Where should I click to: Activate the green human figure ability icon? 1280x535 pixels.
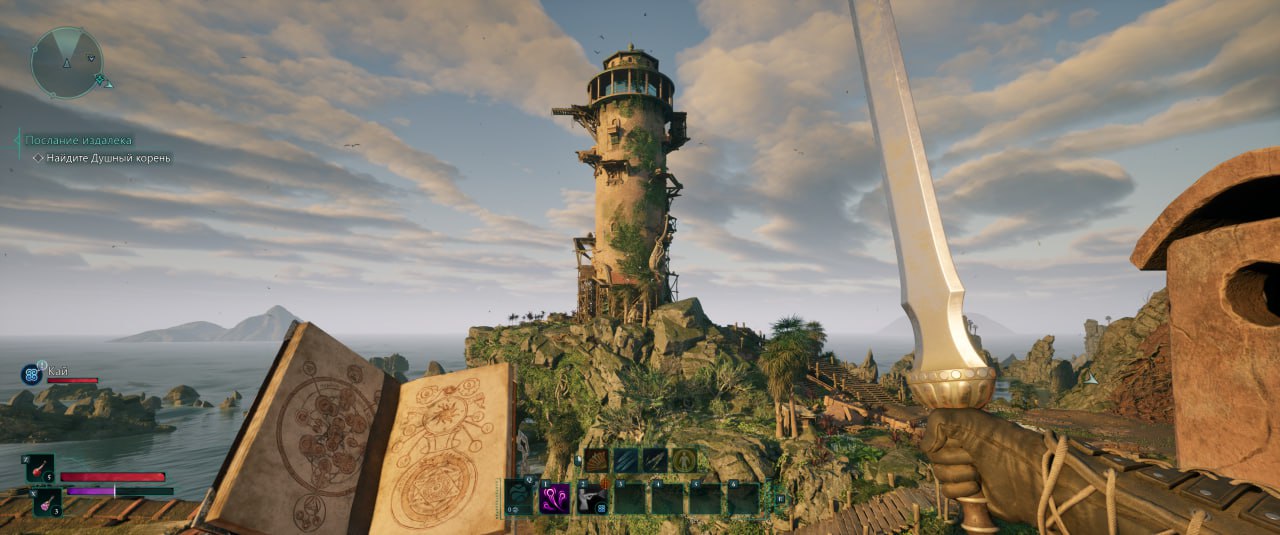click(684, 460)
